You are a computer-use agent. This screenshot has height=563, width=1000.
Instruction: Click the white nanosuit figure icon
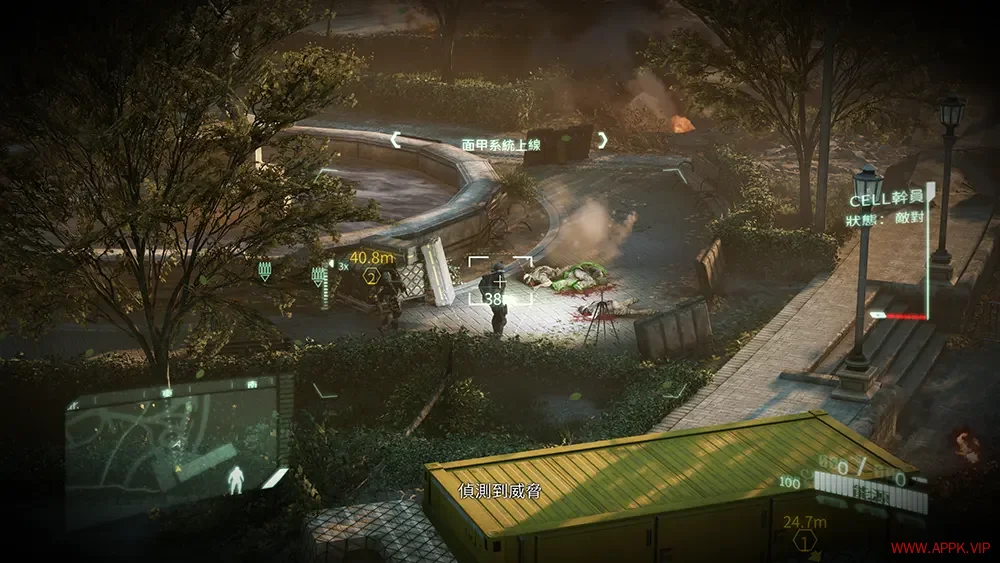237,479
